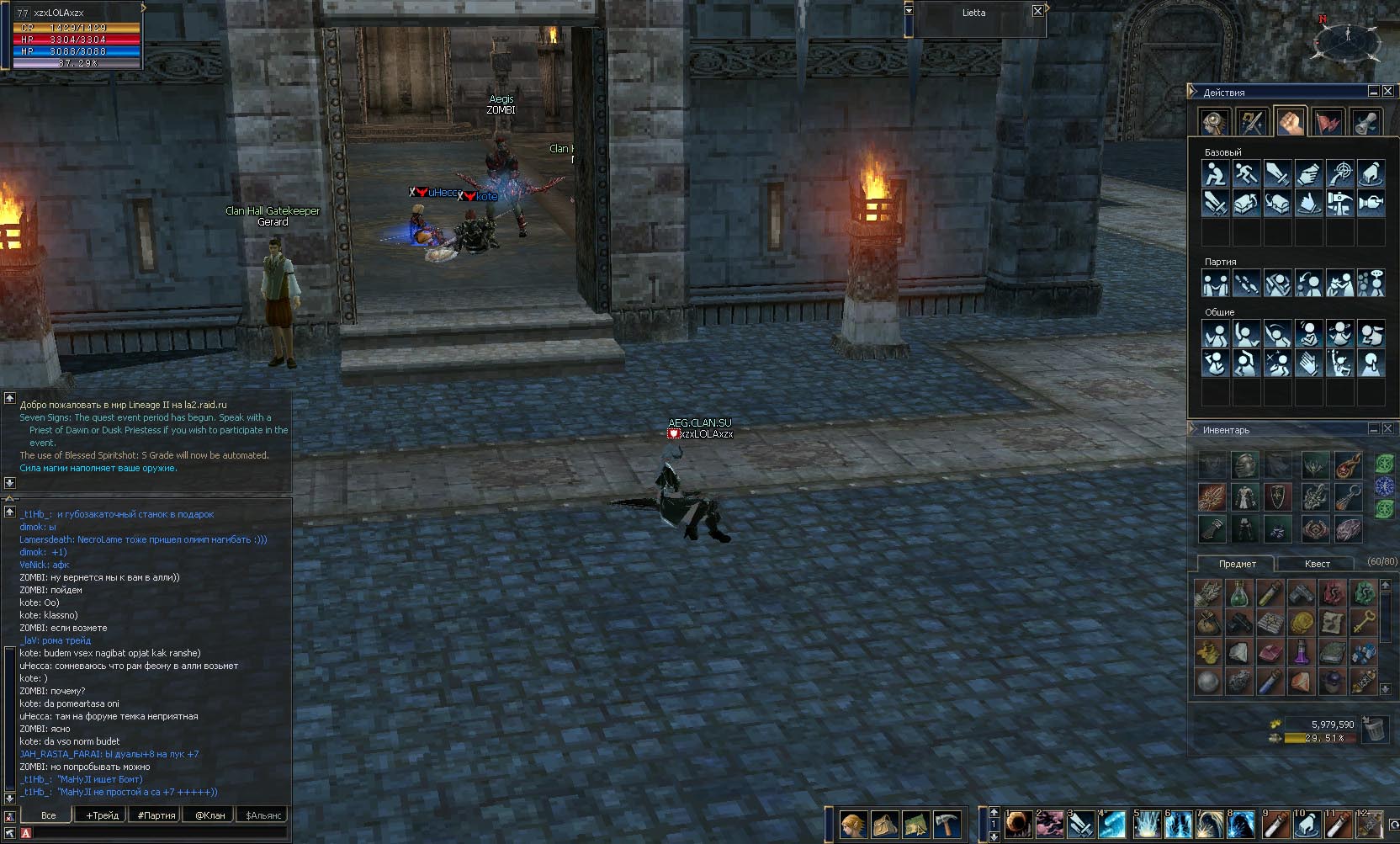Viewport: 1400px width, 844px height.
Task: Open the character face menu icon
Action: coord(853,824)
